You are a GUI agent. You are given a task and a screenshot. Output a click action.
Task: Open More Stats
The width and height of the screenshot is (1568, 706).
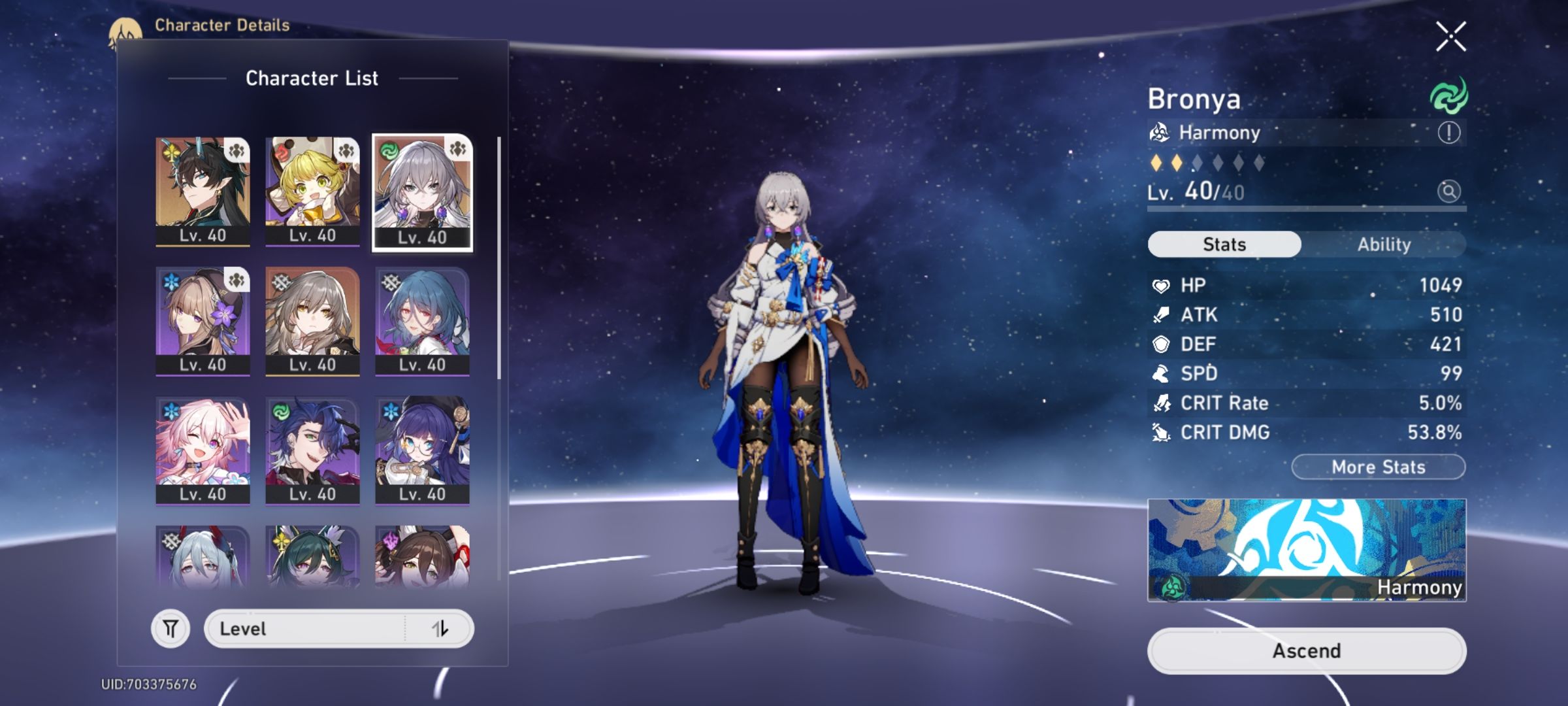(1377, 466)
